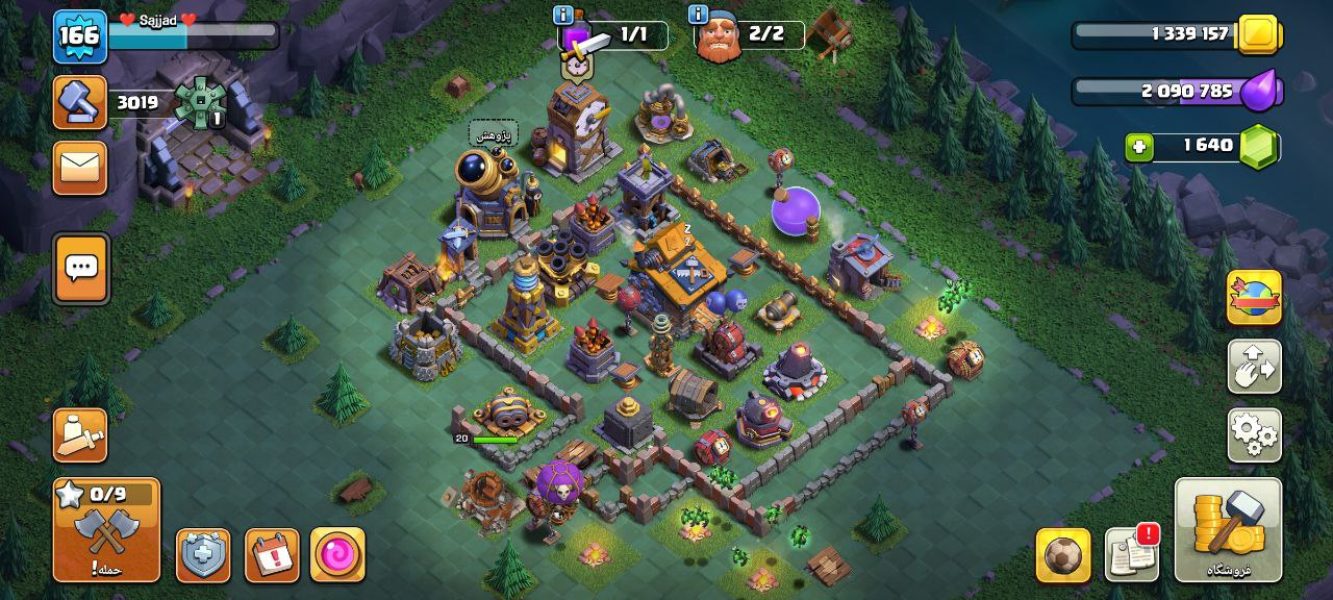1333x600 pixels.
Task: Open the player level 166 profile badge
Action: (x=80, y=36)
